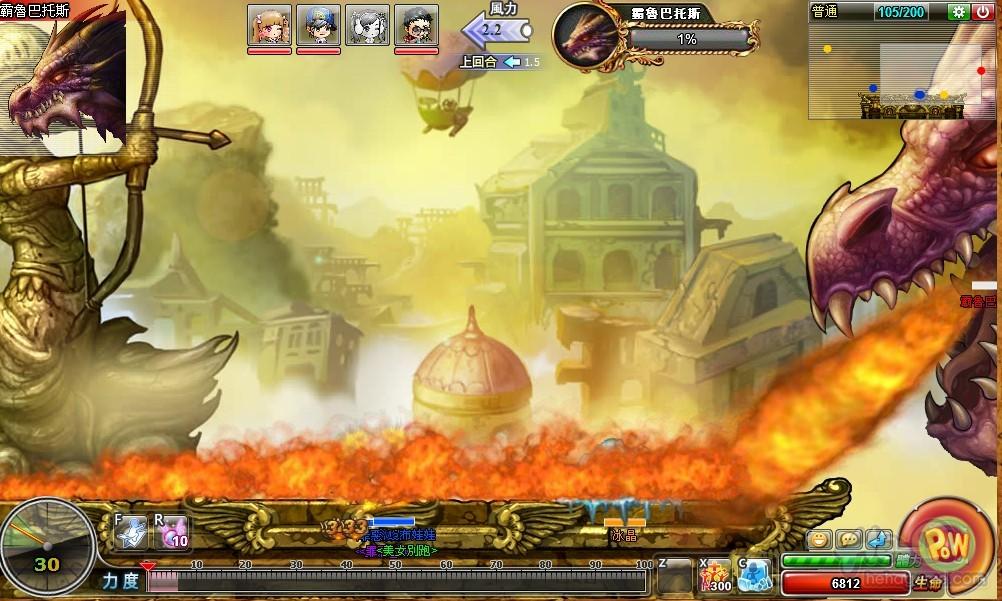Image resolution: width=1002 pixels, height=601 pixels.
Task: Open the speech bubble quick chat
Action: coord(848,539)
